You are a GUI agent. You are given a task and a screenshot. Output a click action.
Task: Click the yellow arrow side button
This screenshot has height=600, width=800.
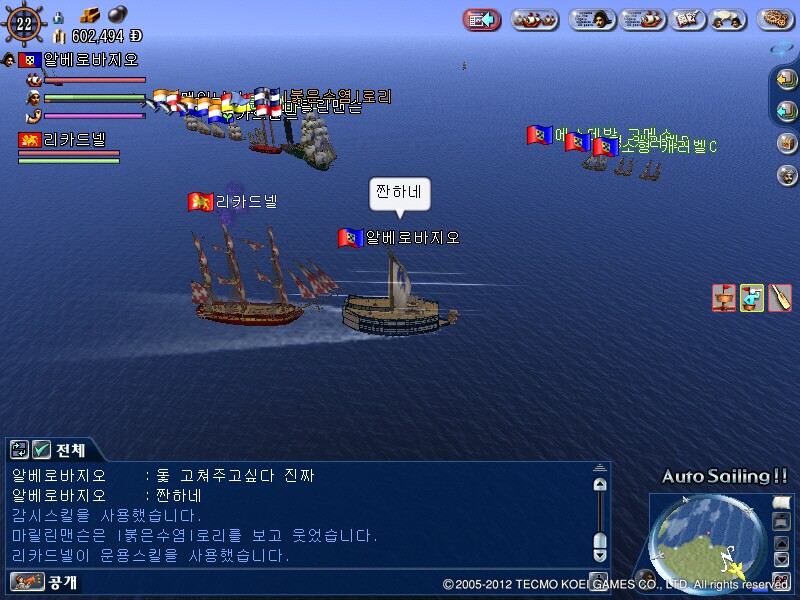point(787,81)
